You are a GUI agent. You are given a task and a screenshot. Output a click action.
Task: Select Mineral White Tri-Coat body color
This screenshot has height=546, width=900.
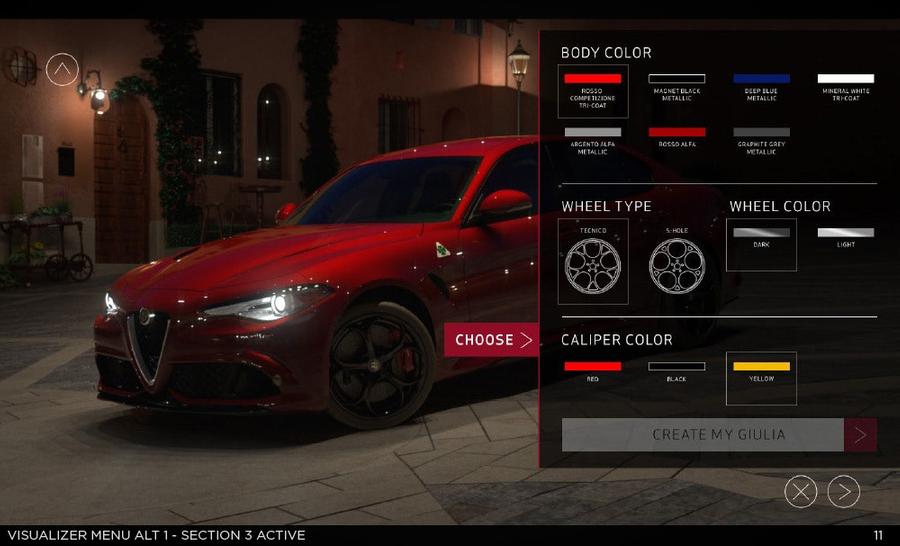[845, 85]
